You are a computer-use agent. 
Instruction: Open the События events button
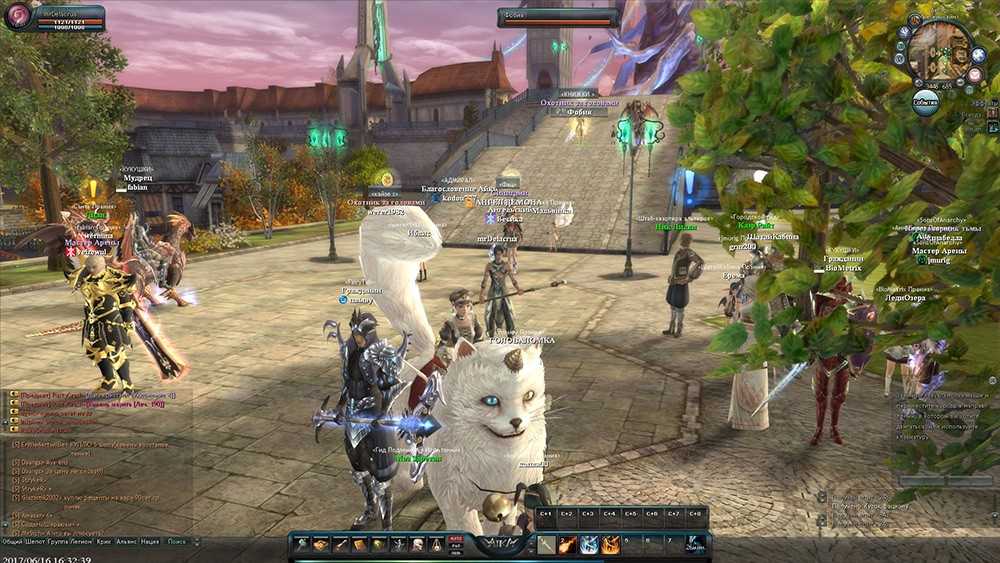925,101
